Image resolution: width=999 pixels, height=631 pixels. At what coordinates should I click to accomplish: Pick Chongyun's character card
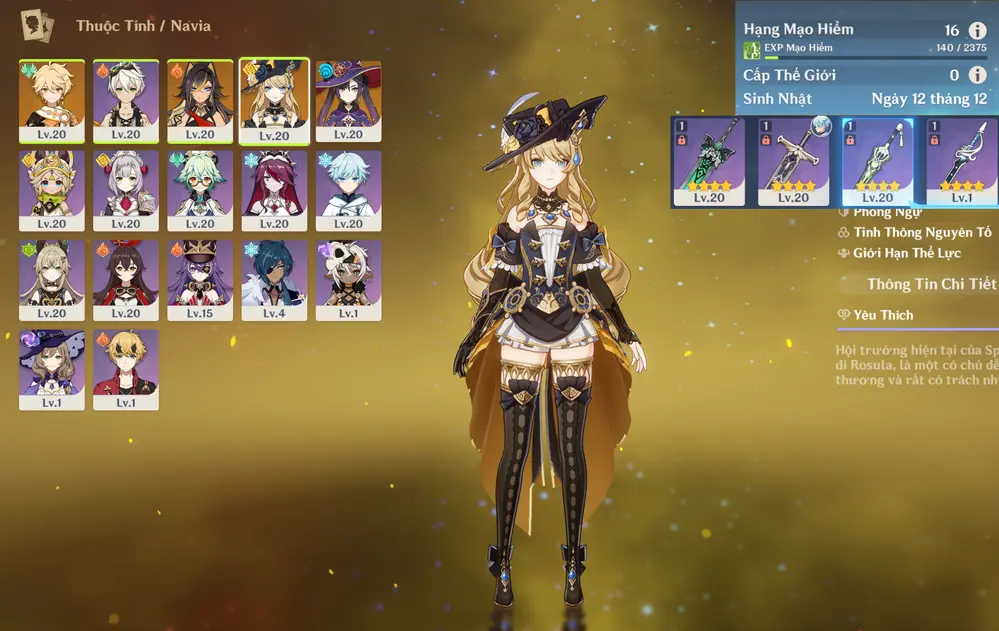(348, 190)
